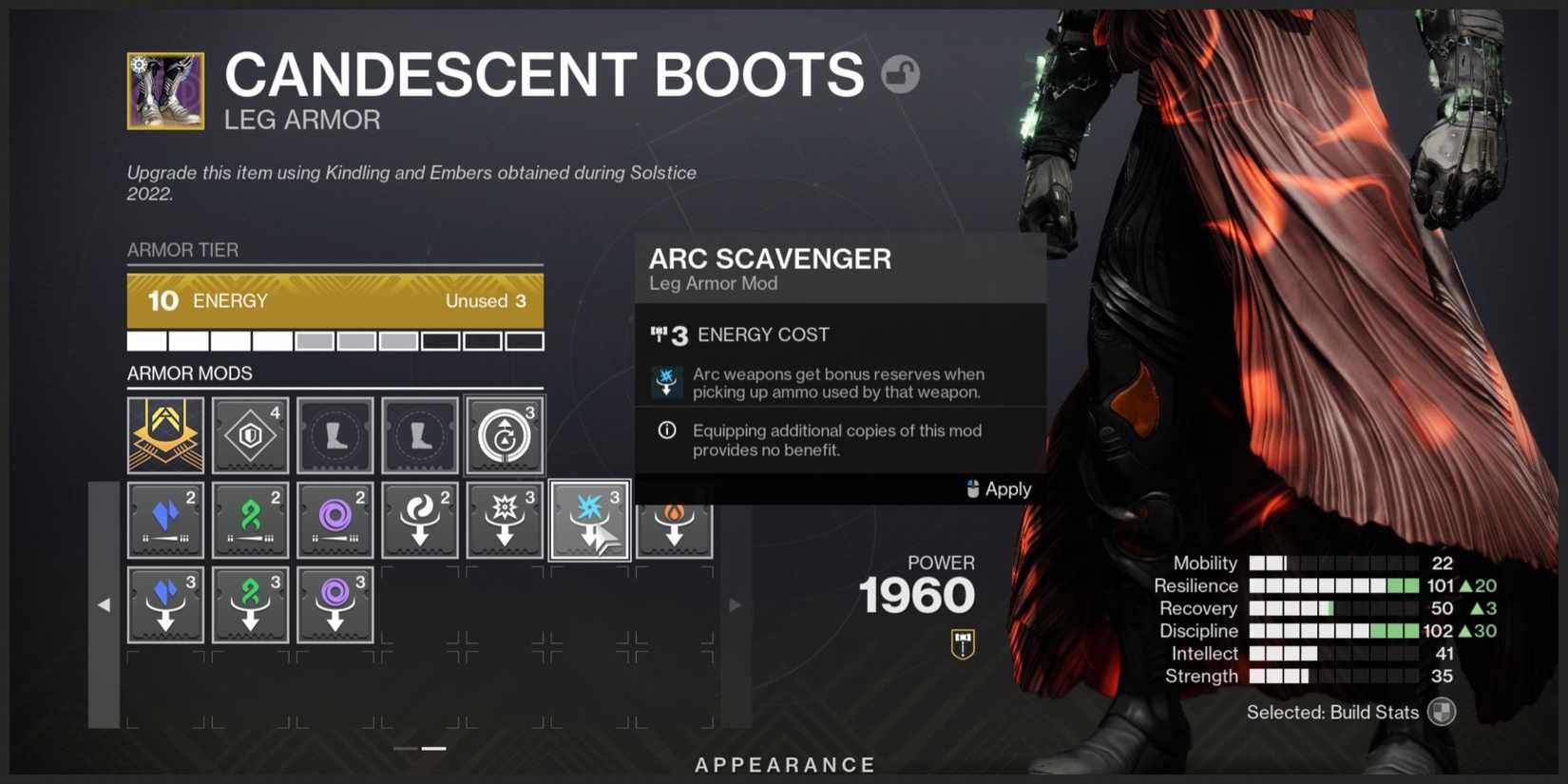1568x784 pixels.
Task: Select the Stasis Weapon Surge mod
Action: 166,519
